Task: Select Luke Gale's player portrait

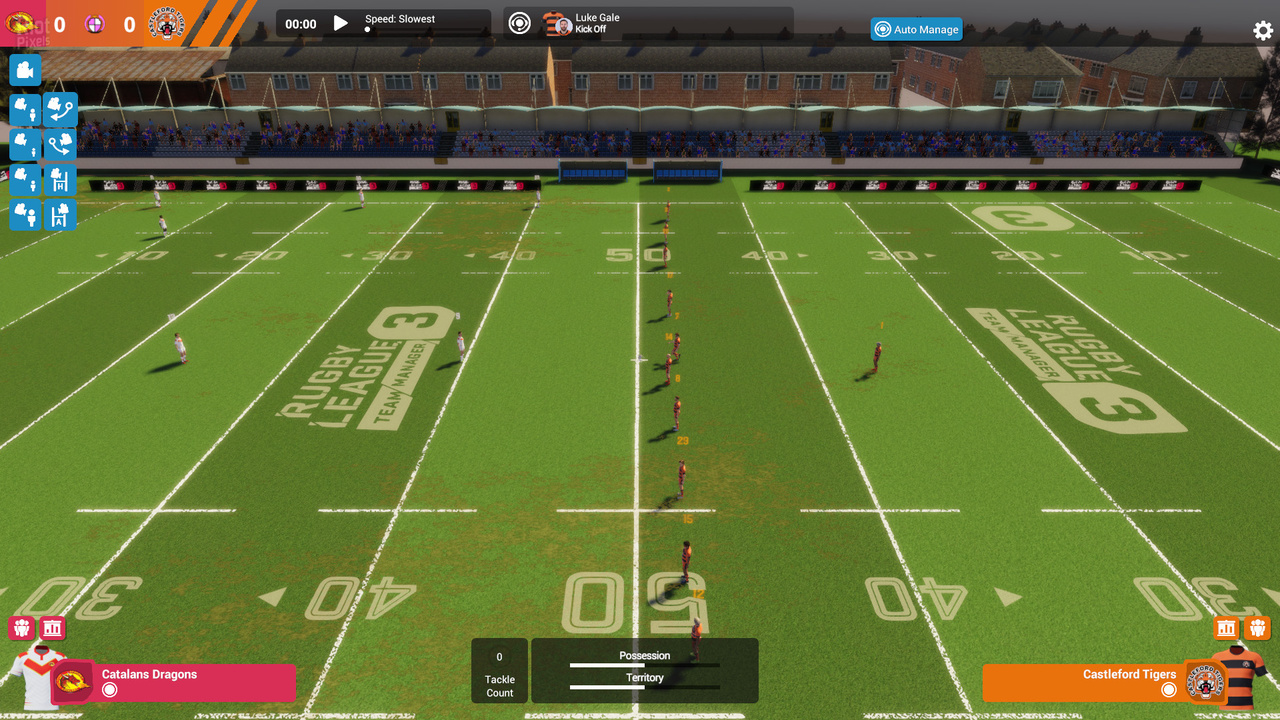Action: coord(559,24)
